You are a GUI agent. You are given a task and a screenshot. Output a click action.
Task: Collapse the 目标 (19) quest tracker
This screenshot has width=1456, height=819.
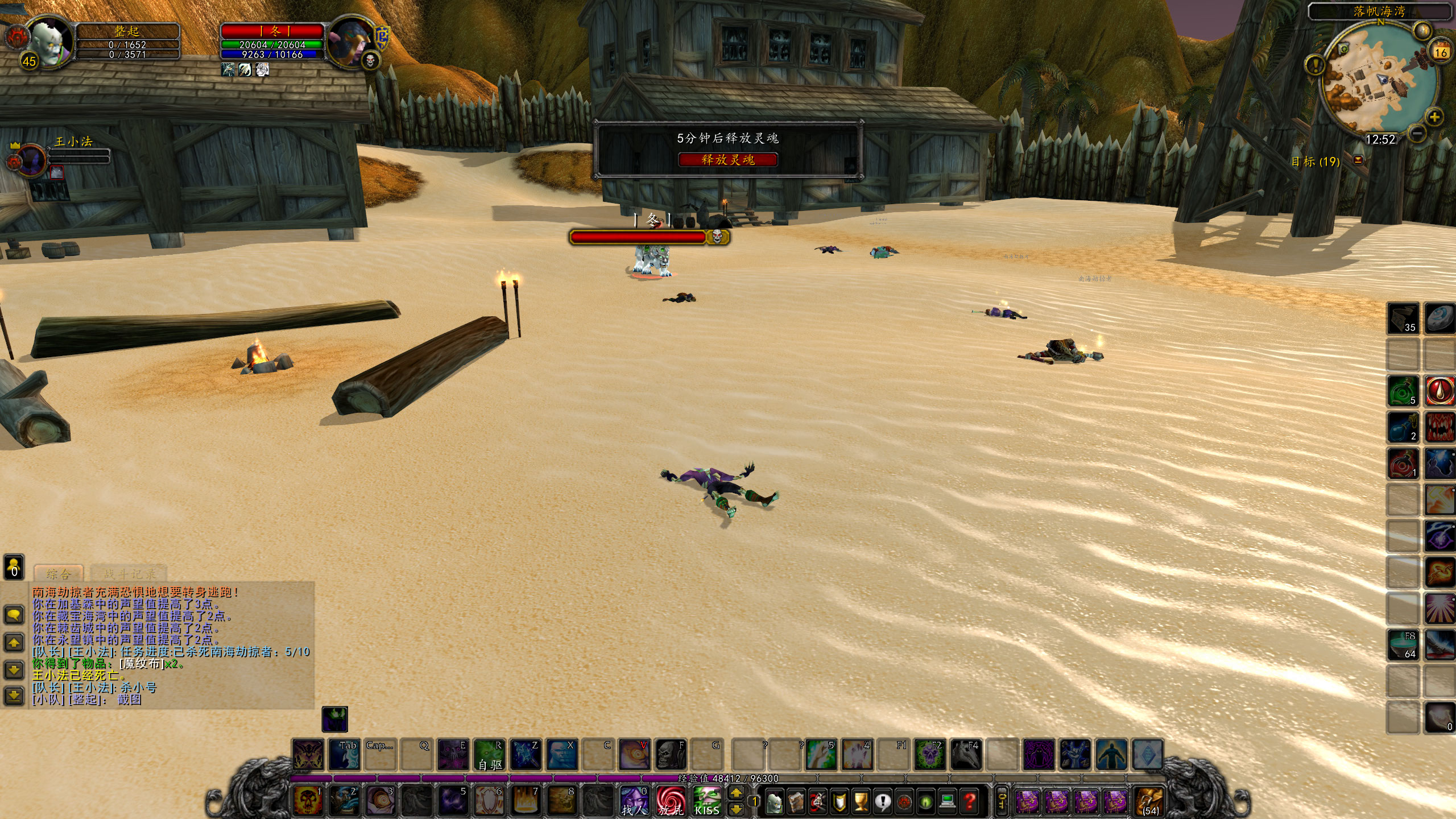[x=1358, y=161]
